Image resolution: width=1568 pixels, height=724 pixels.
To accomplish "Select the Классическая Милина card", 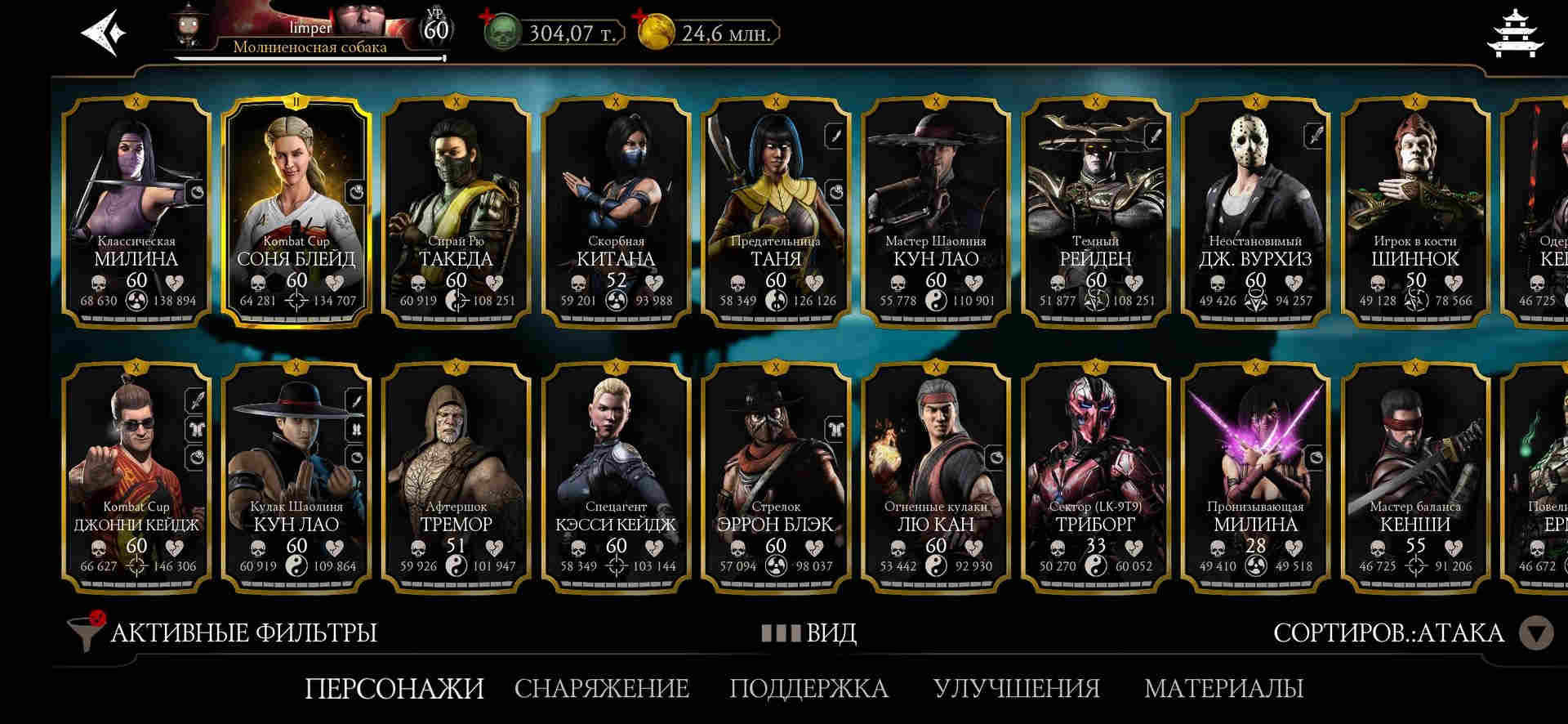I will click(136, 212).
